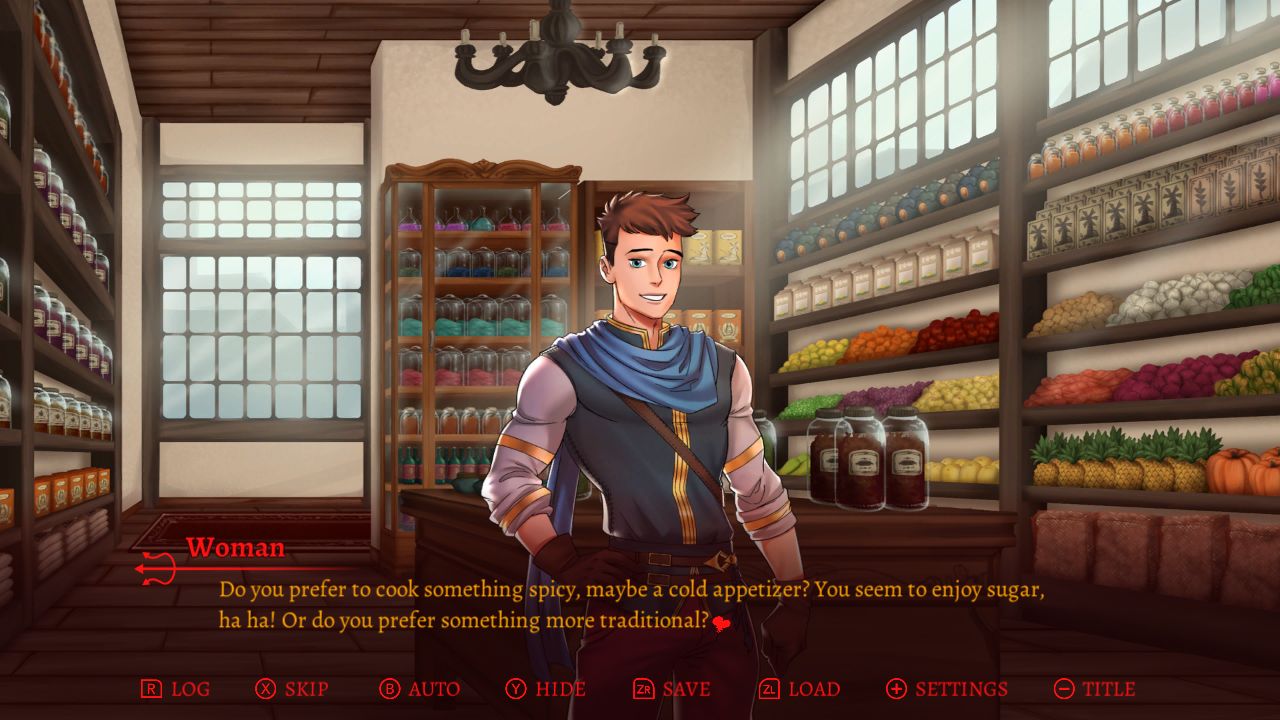The height and width of the screenshot is (720, 1280).
Task: Click the circled B glyph beside AUTO
Action: [x=391, y=689]
